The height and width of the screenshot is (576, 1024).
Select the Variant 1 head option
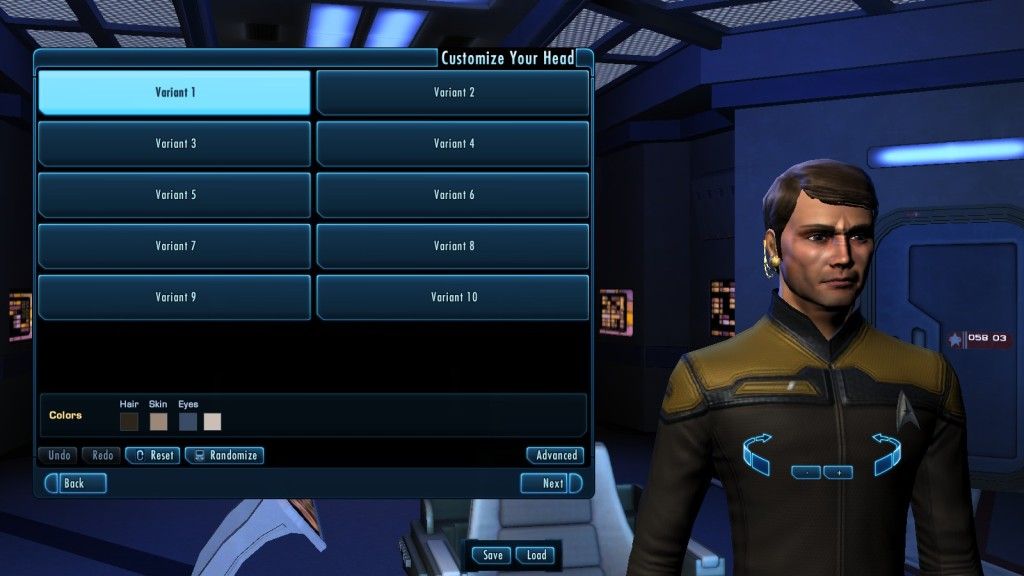coord(174,93)
